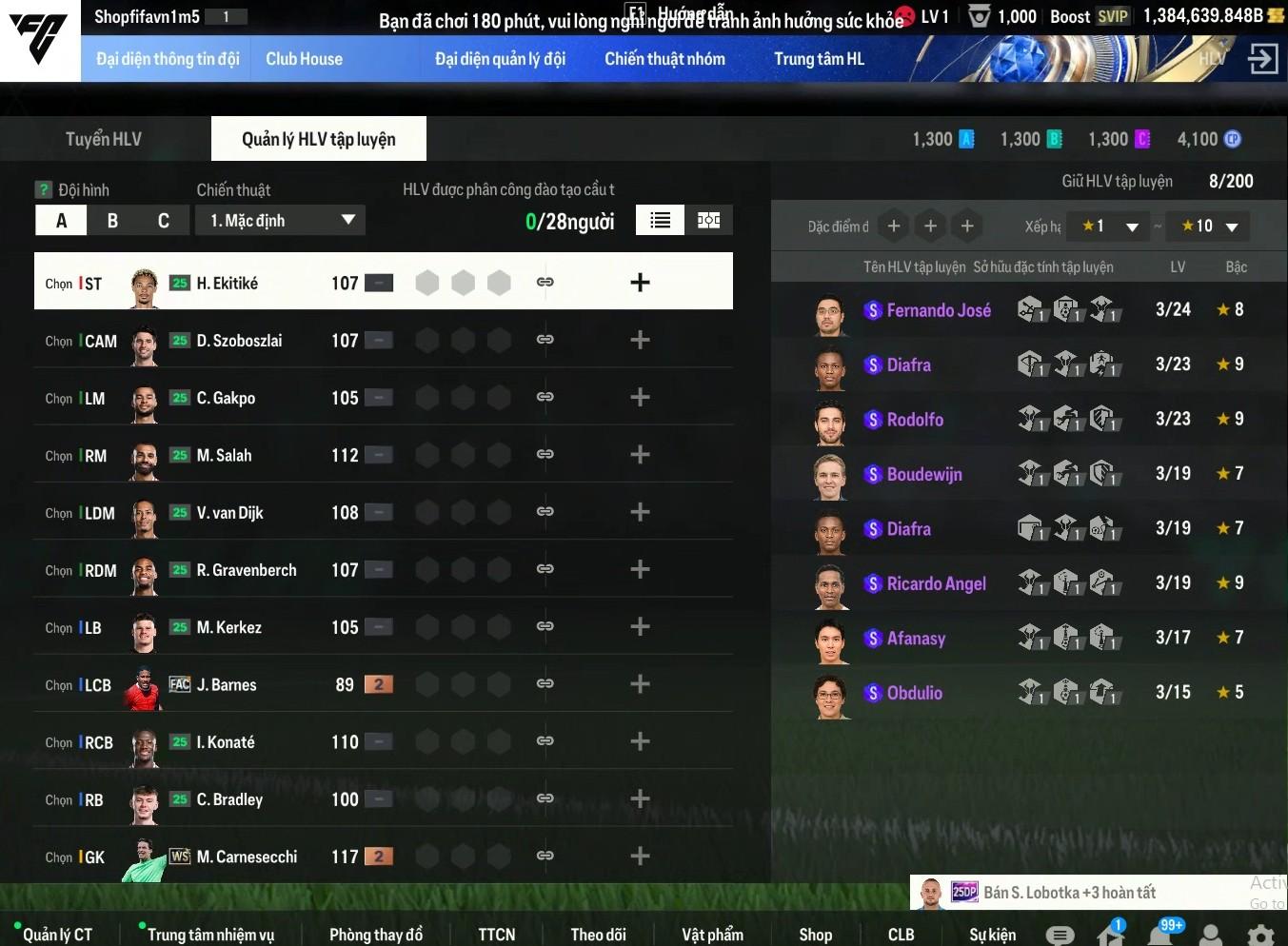Open the Mặc định tactics dropdown
The width and height of the screenshot is (1288, 946).
[x=281, y=221]
